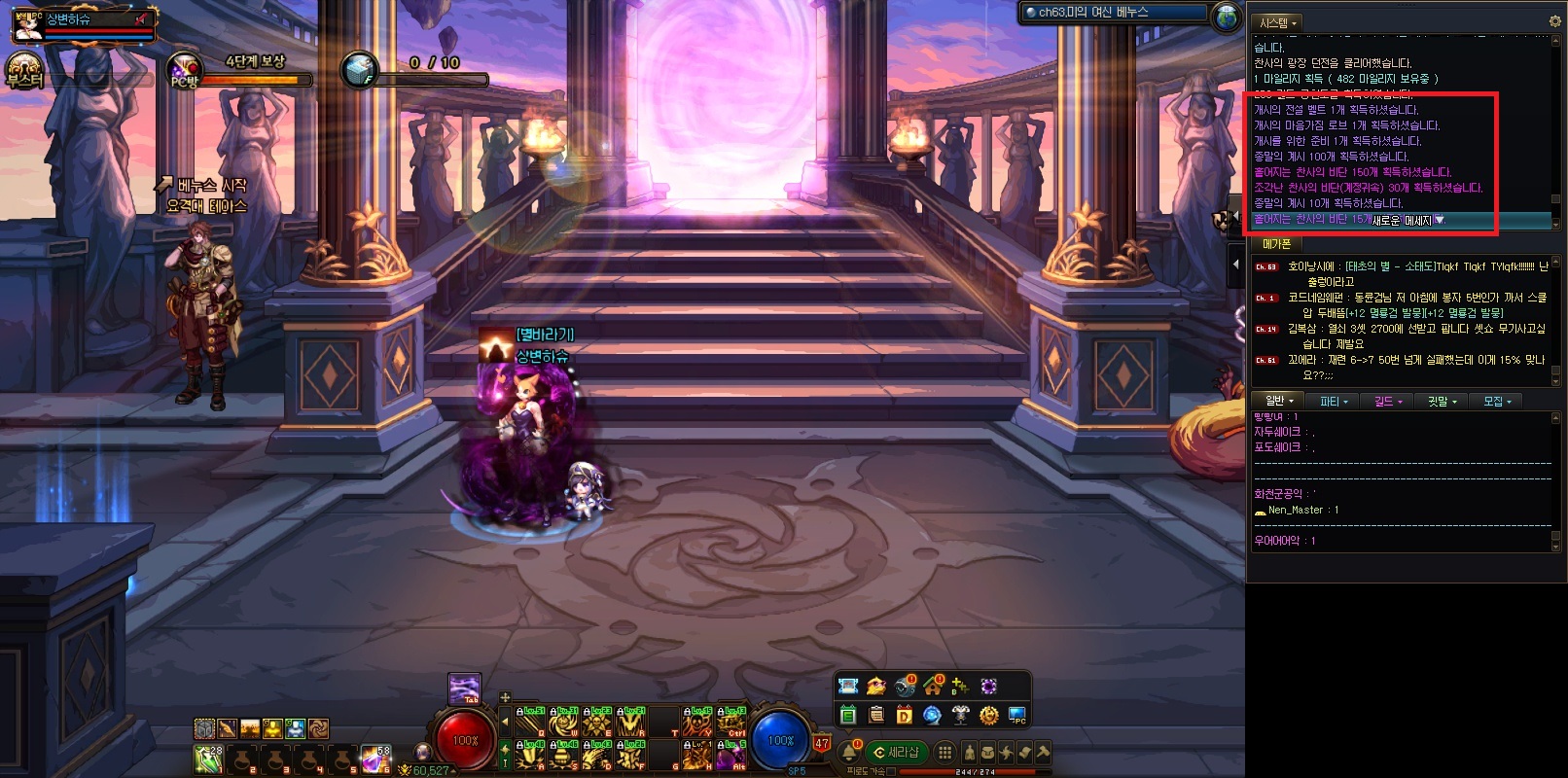Click the house icon with alert badge
Viewport: 1568px width, 778px height.
coord(934,687)
